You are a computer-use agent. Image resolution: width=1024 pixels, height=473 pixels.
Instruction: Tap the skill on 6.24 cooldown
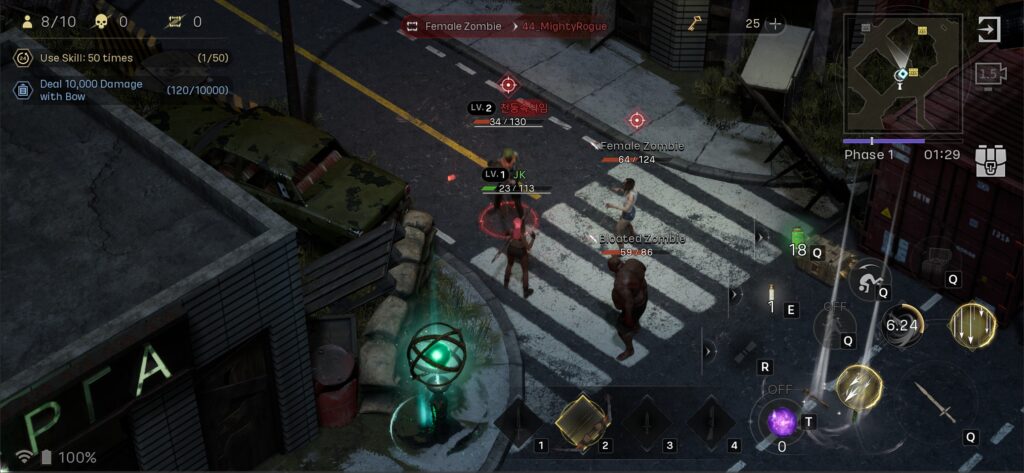pos(903,325)
